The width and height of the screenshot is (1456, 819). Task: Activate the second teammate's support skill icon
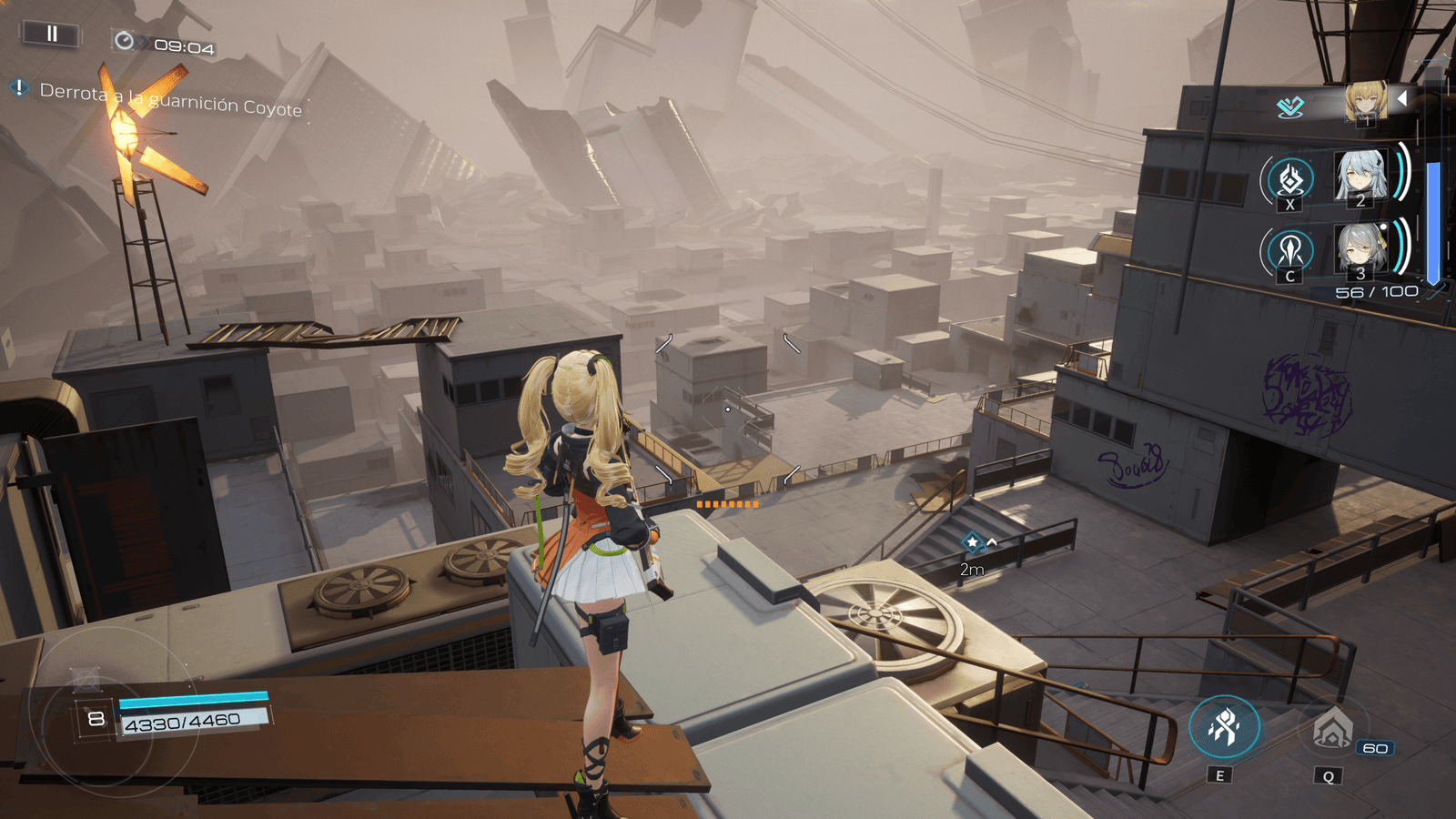pyautogui.click(x=1289, y=179)
